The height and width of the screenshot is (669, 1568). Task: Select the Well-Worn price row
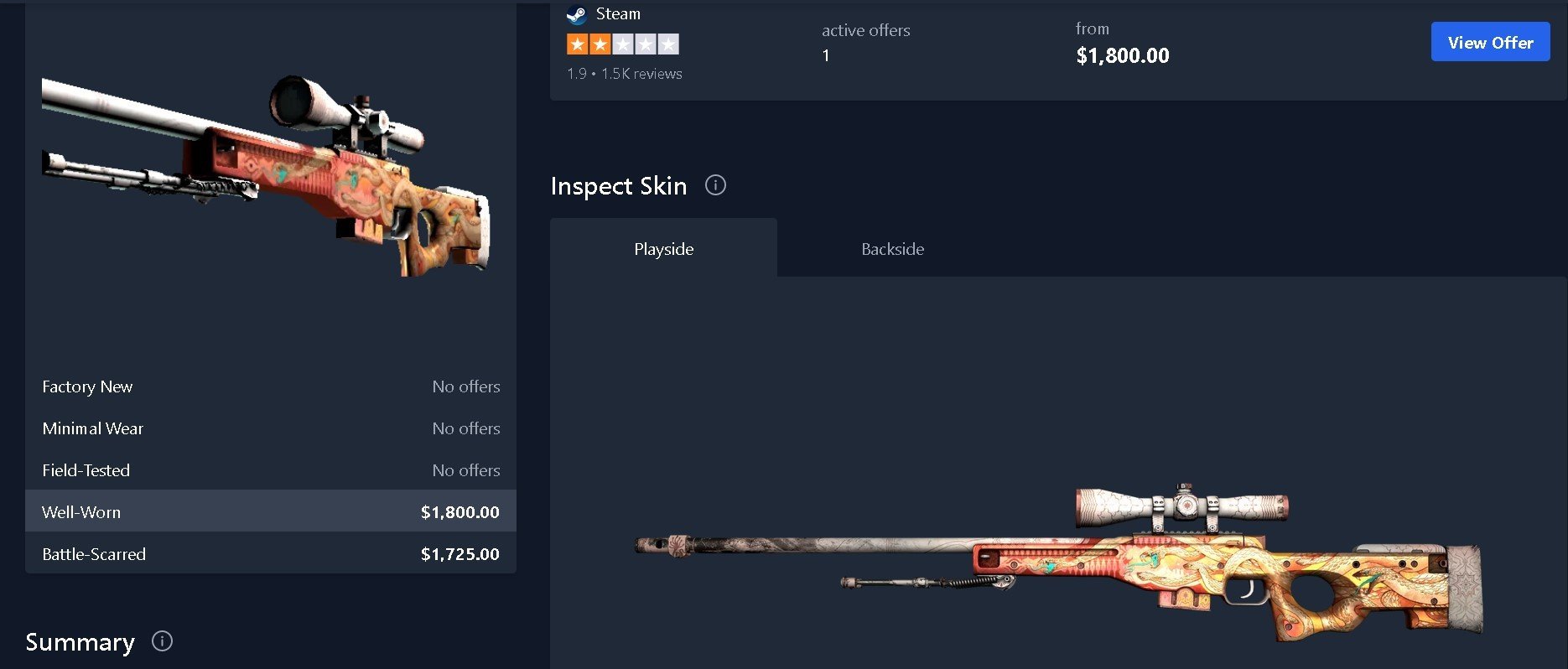[270, 511]
